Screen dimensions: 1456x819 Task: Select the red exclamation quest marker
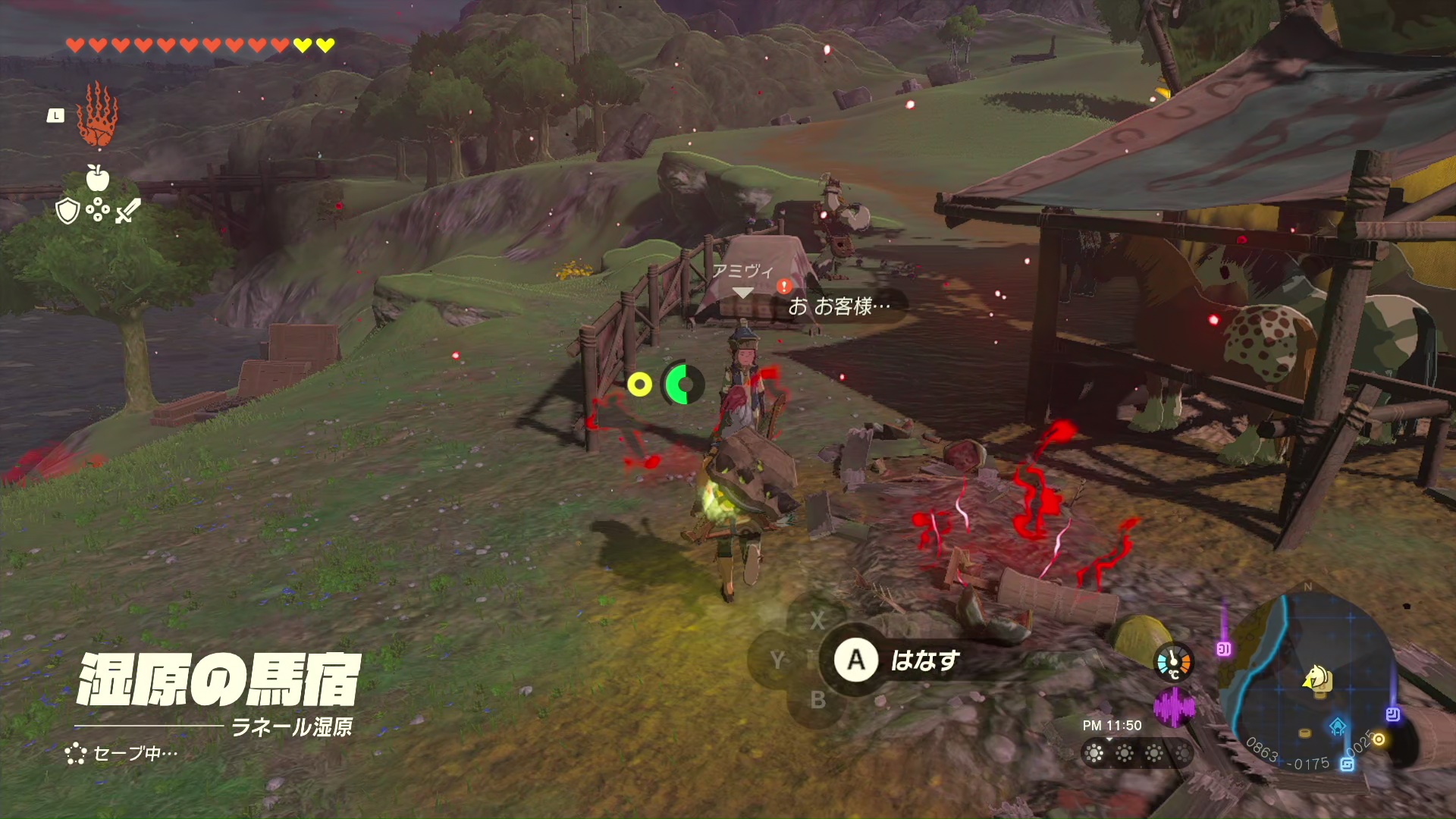coord(784,287)
